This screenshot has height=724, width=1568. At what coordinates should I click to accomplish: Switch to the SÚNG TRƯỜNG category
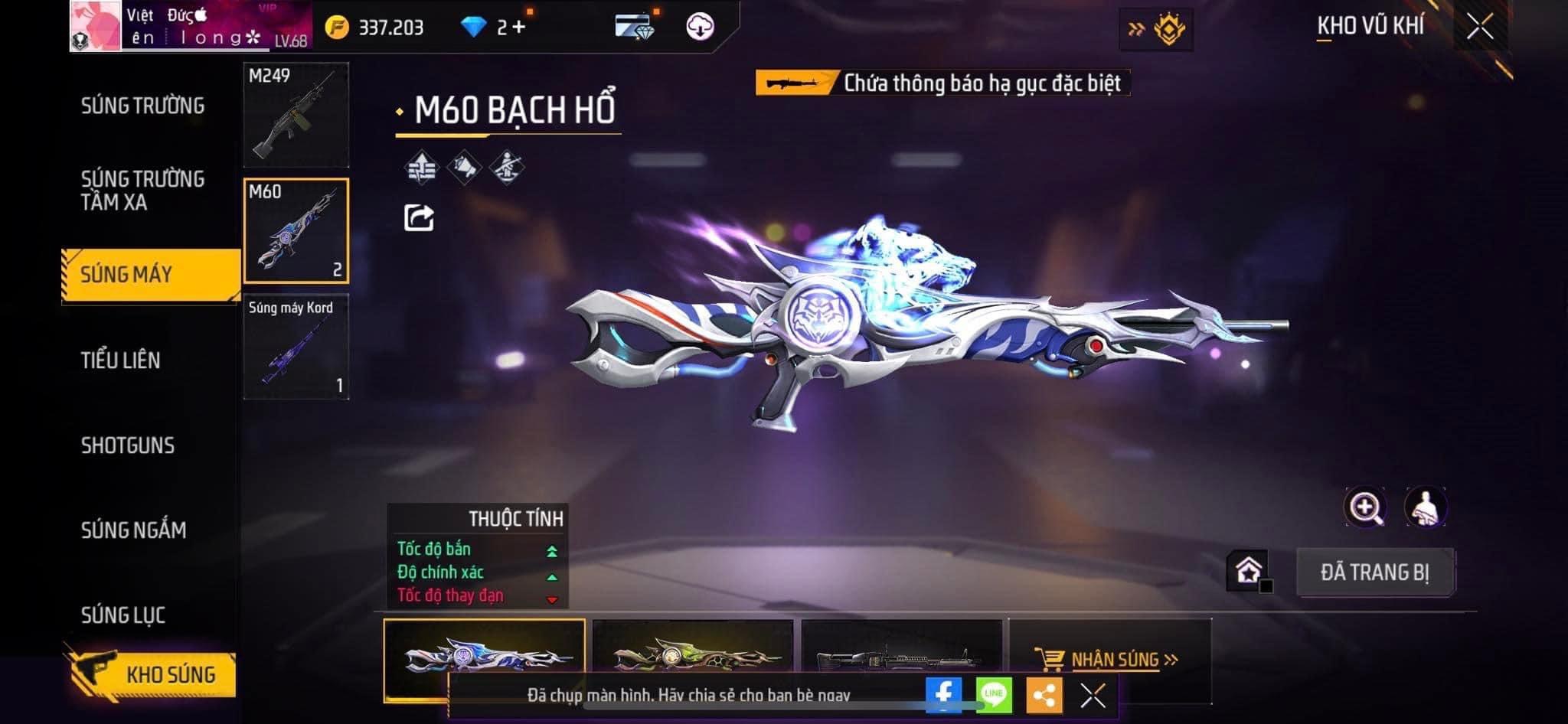[142, 106]
